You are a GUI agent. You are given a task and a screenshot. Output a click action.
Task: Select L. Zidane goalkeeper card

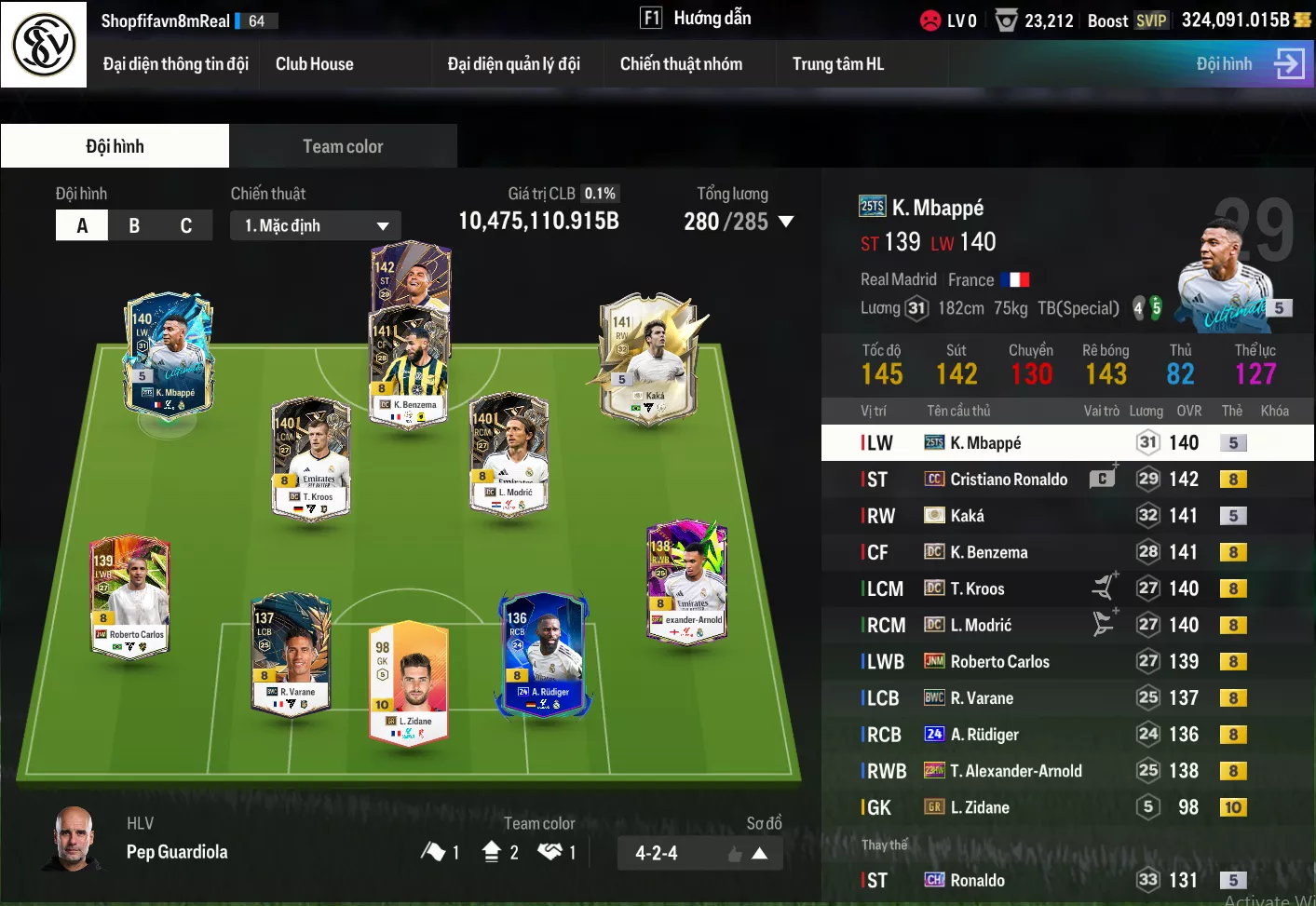(409, 680)
